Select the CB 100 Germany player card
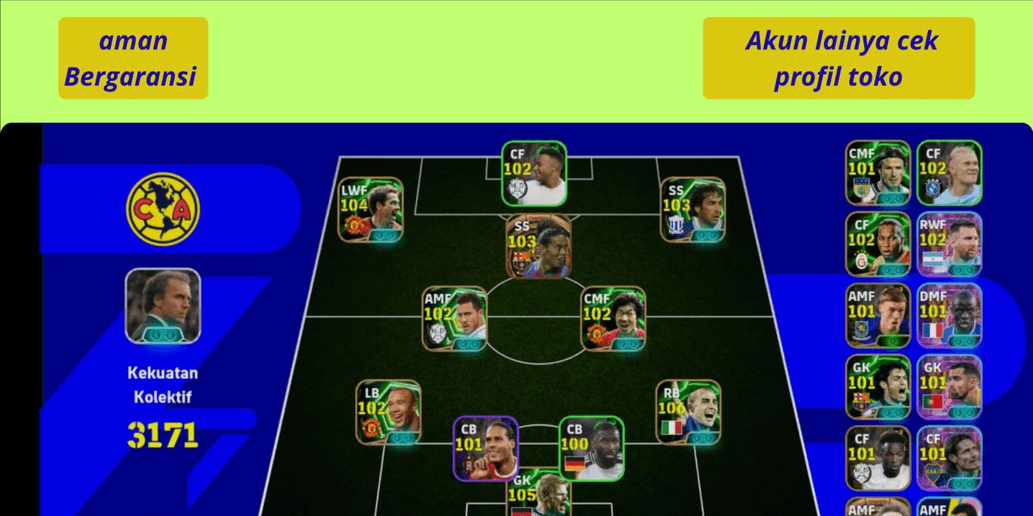The height and width of the screenshot is (516, 1033). click(591, 448)
